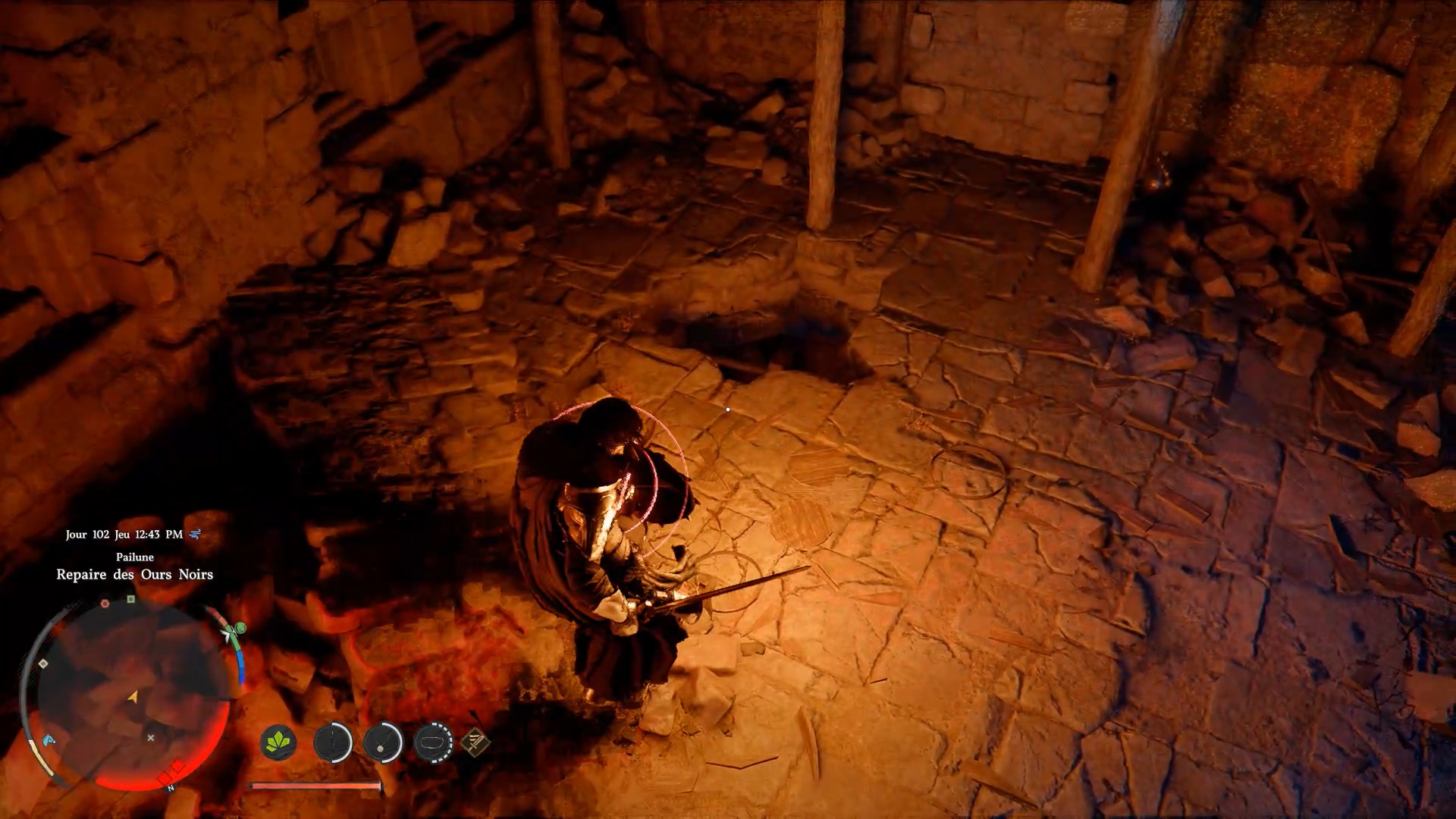
Task: Click the blue horse marker on minimap
Action: coord(49,739)
